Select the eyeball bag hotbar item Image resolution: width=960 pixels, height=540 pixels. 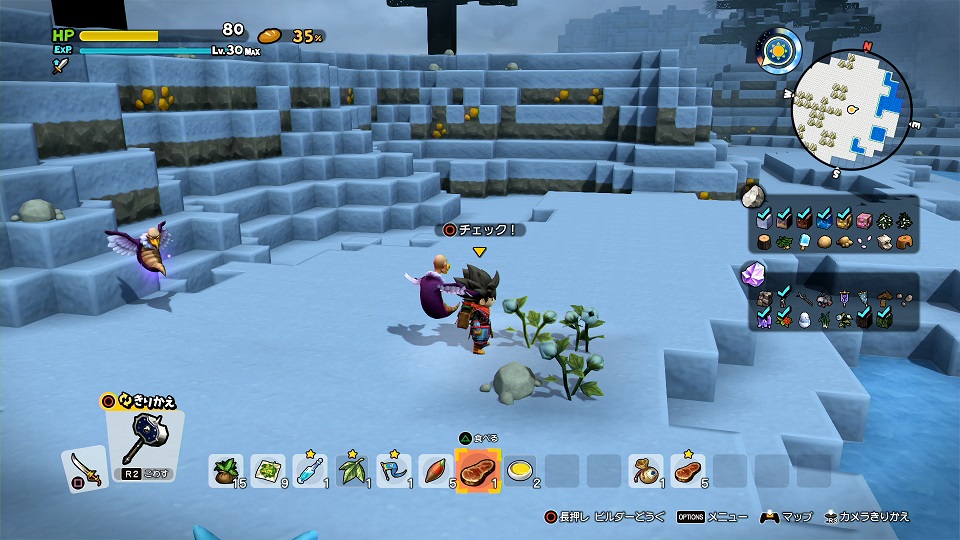point(645,470)
